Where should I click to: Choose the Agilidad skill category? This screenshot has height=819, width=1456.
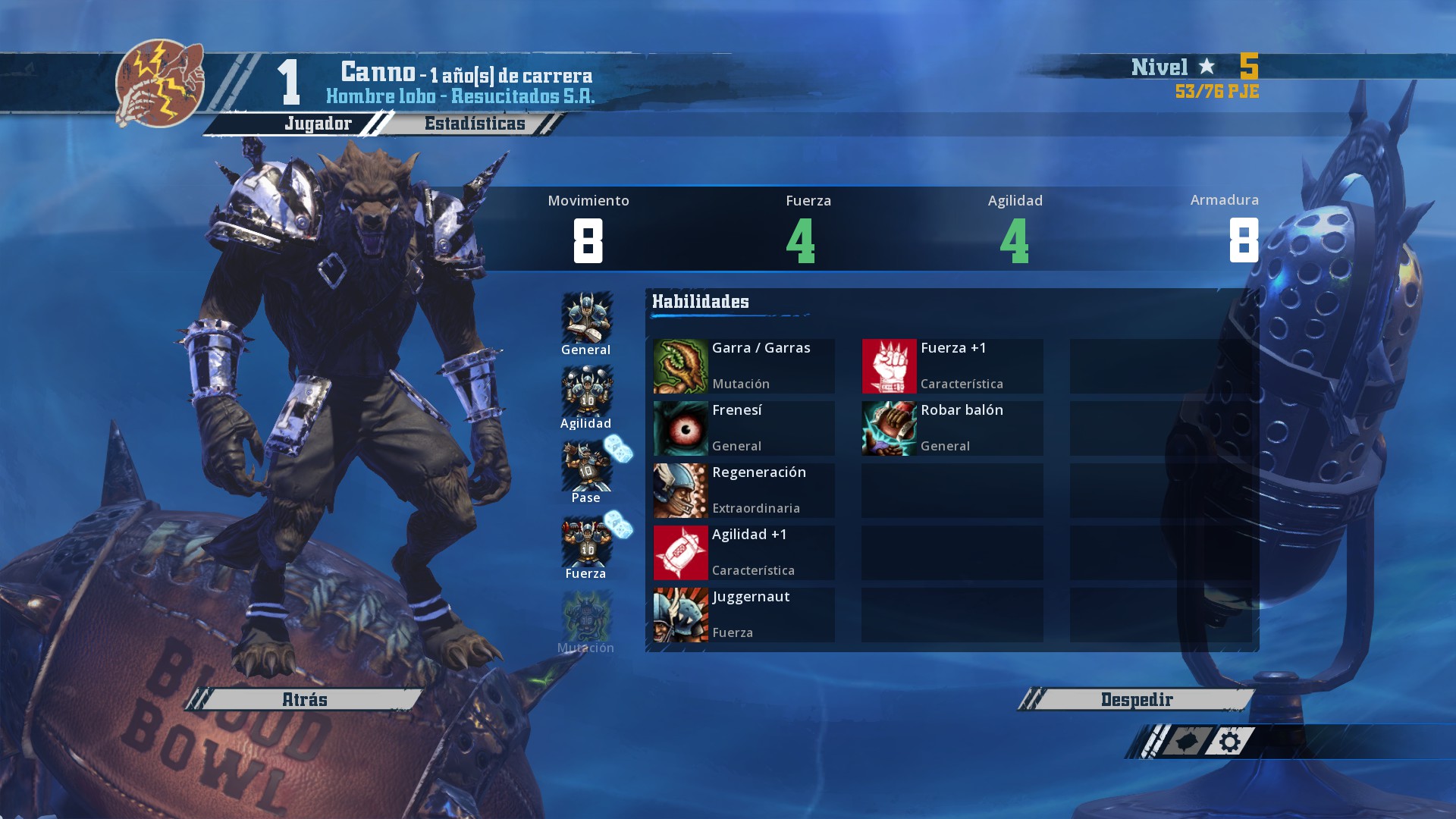[x=586, y=397]
